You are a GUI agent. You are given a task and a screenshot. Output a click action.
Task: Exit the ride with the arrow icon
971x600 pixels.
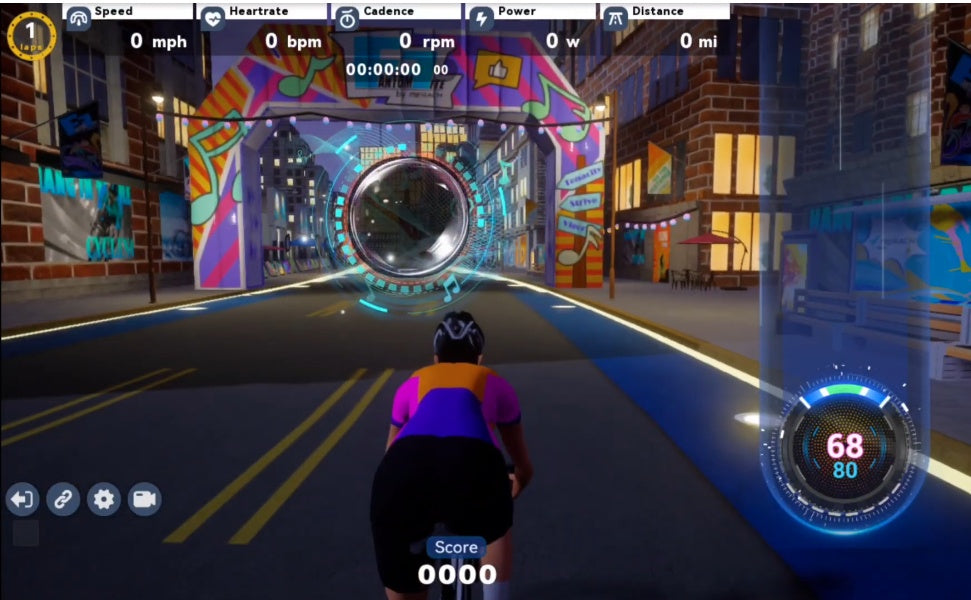point(22,499)
